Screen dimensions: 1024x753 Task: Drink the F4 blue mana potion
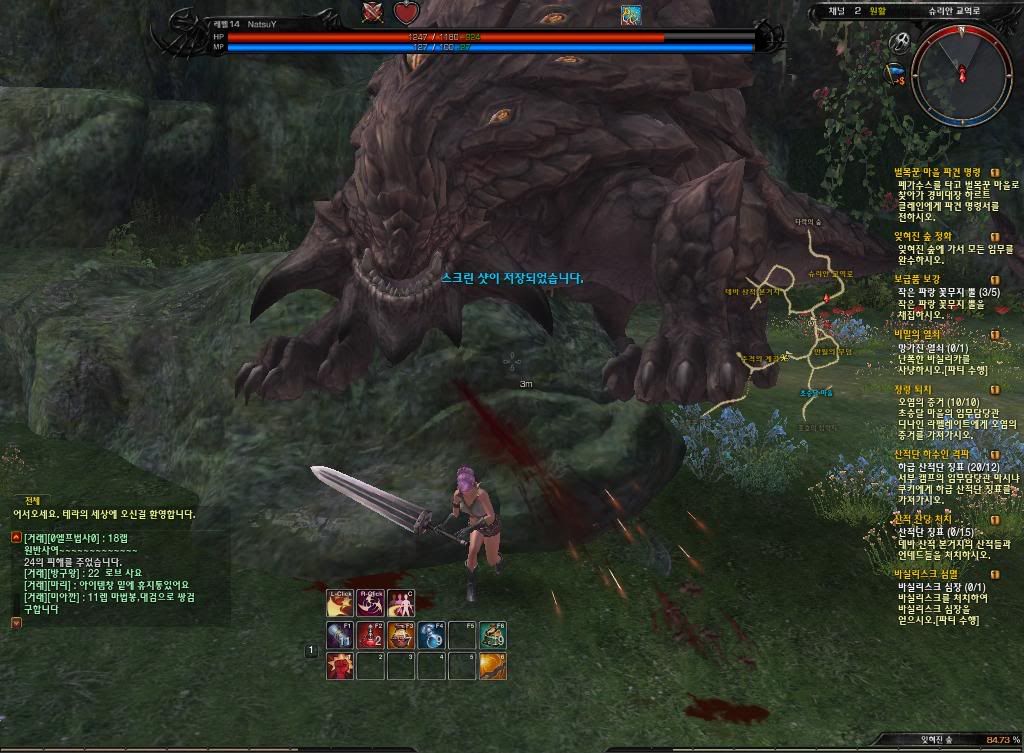coord(431,635)
